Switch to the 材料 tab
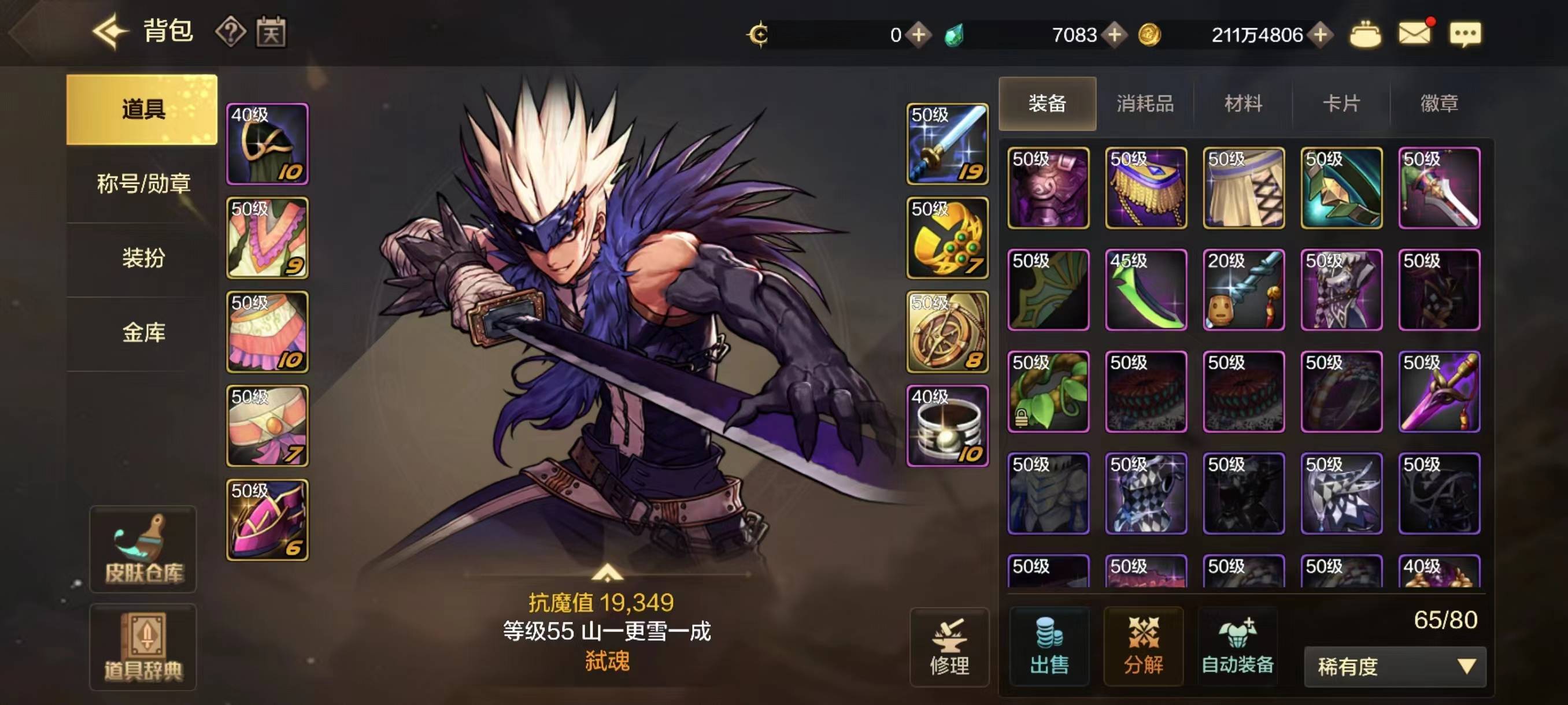The image size is (1568, 705). click(x=1243, y=103)
